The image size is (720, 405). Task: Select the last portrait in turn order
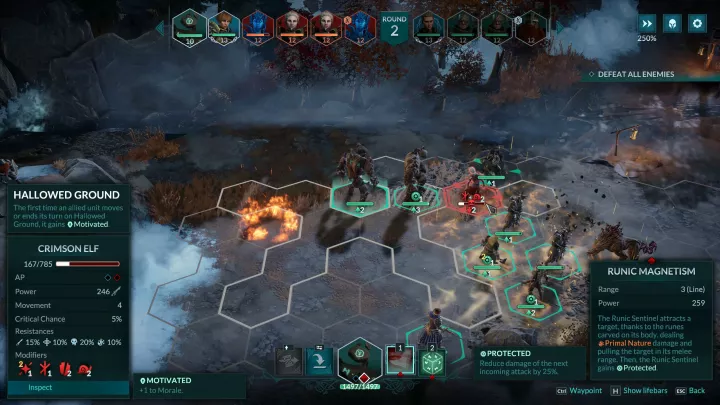[x=529, y=27]
